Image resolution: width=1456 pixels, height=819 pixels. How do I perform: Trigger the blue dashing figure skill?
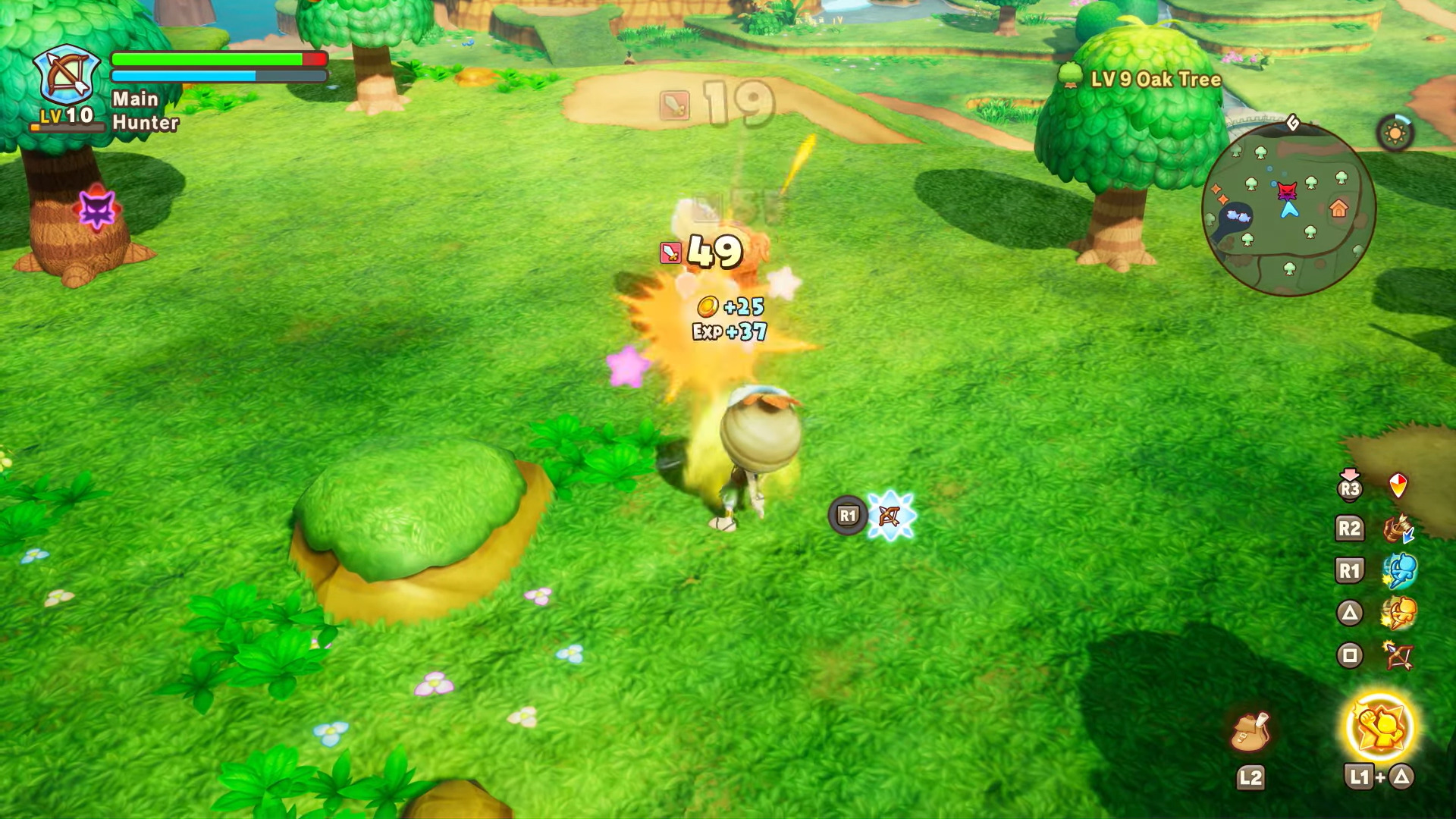pyautogui.click(x=1398, y=571)
